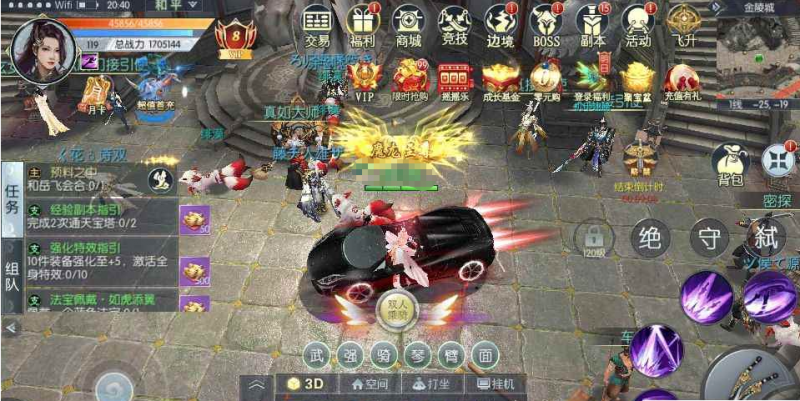The height and width of the screenshot is (401, 800).
Task: Toggle 挂机 auto-battle
Action: point(497,384)
